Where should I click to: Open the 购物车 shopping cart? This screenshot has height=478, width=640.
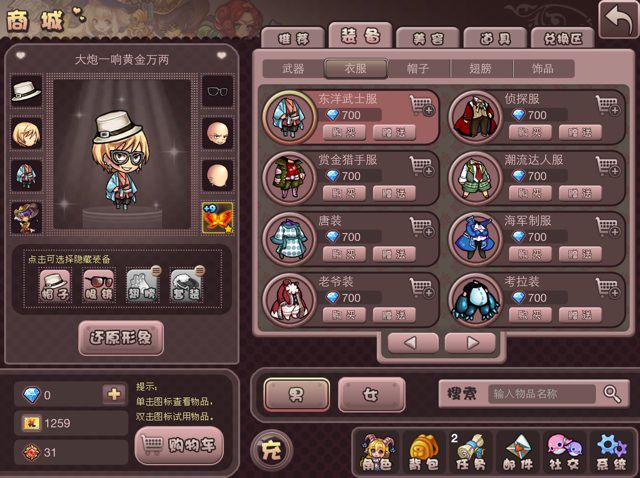click(179, 443)
